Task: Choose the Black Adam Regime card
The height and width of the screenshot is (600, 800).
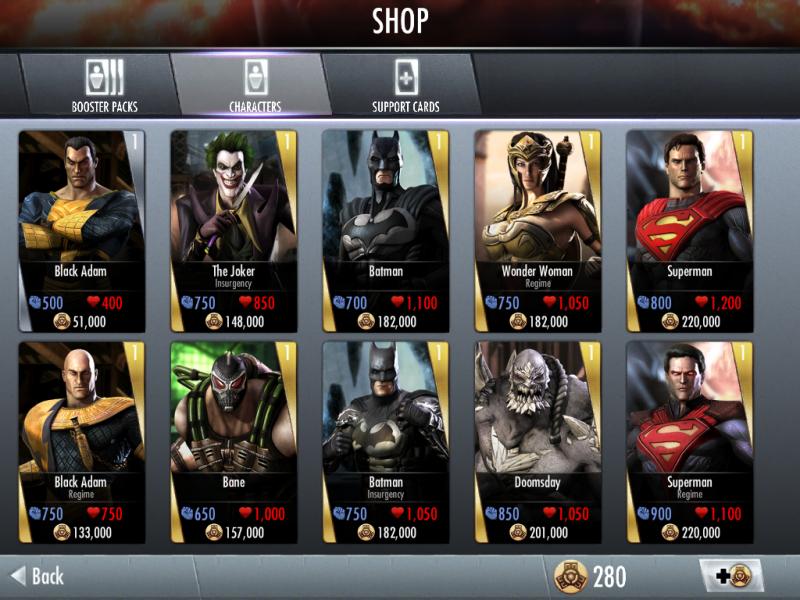Action: [82, 442]
